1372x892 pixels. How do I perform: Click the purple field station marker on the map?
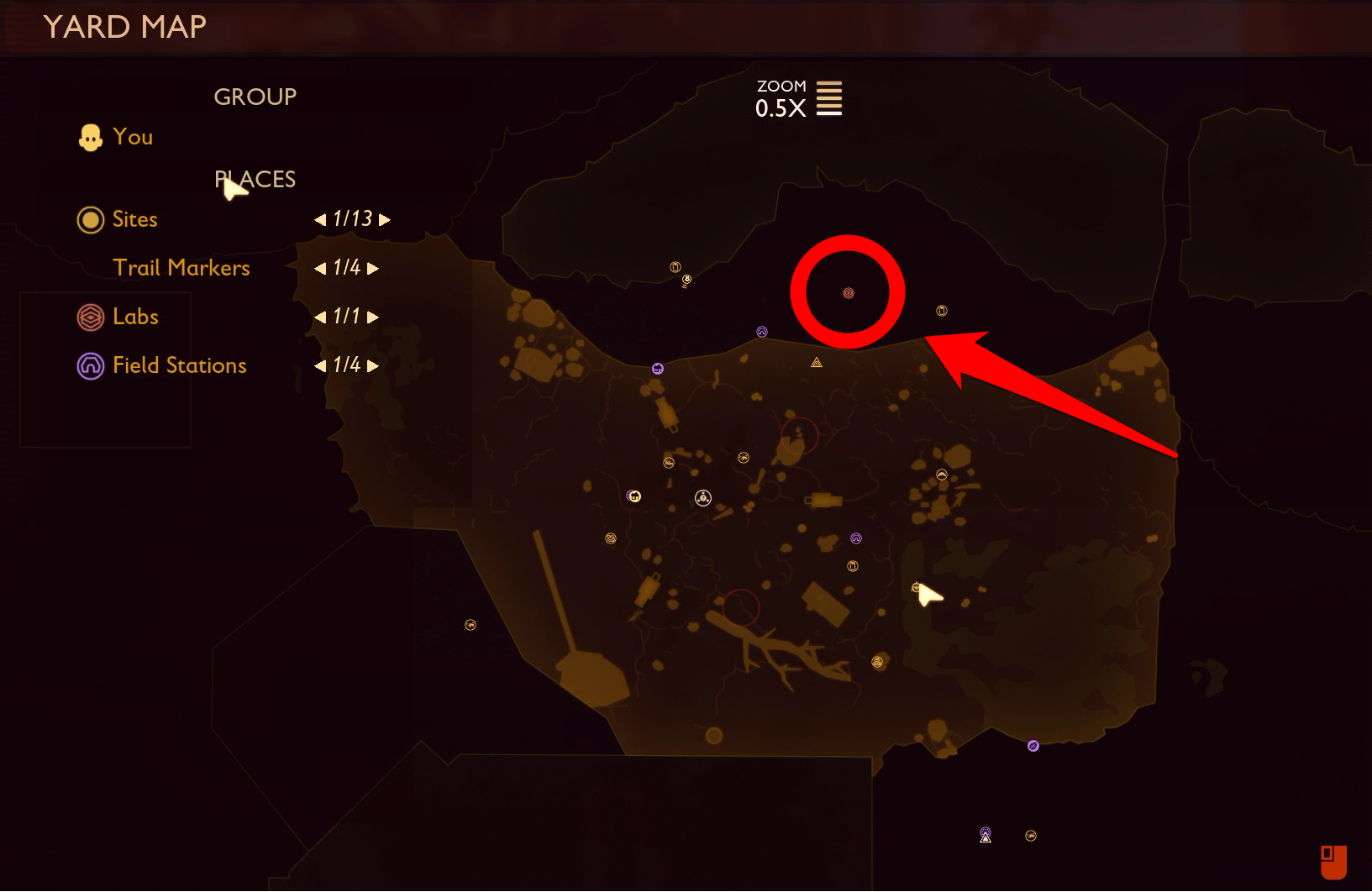tap(761, 331)
